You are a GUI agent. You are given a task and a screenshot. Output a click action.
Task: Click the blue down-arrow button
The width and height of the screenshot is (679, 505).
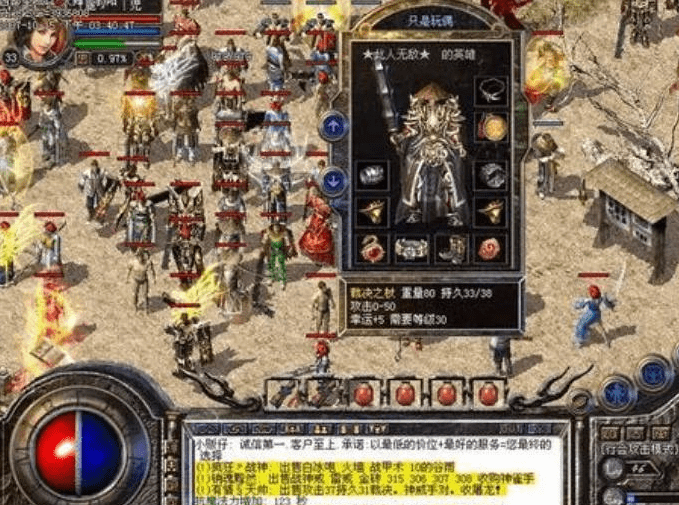[x=334, y=181]
